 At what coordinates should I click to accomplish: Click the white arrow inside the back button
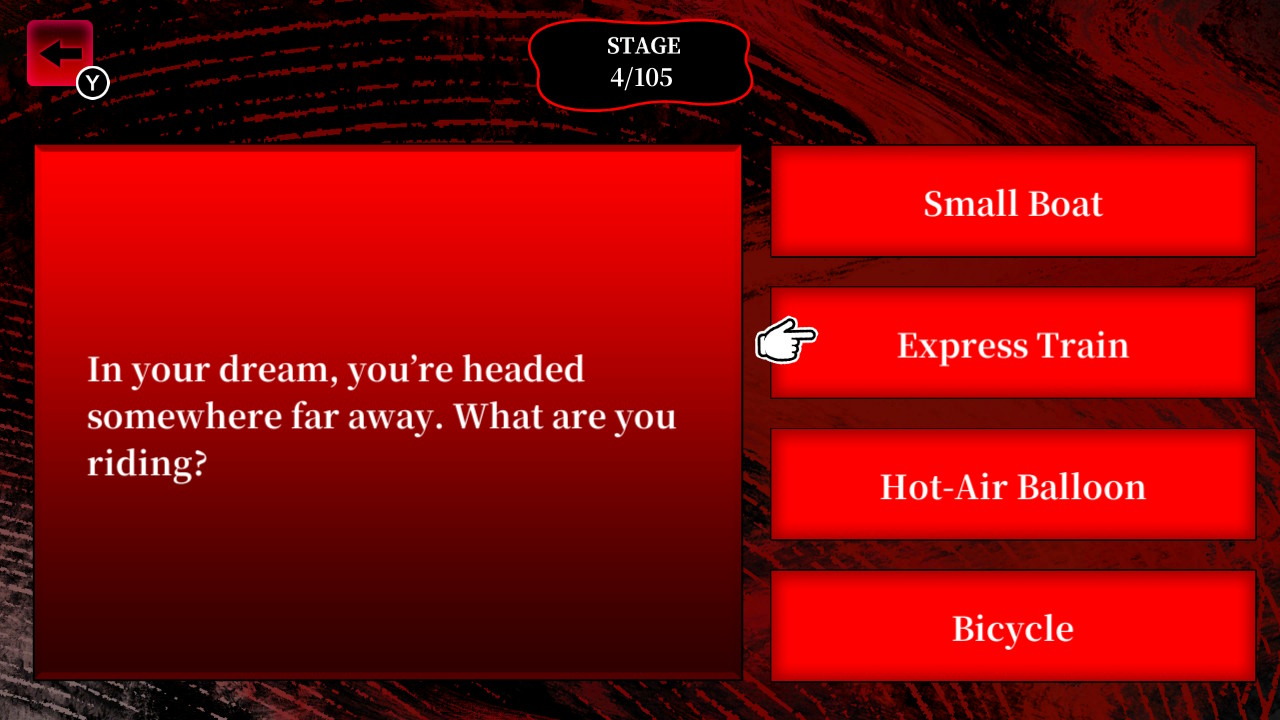(x=57, y=52)
